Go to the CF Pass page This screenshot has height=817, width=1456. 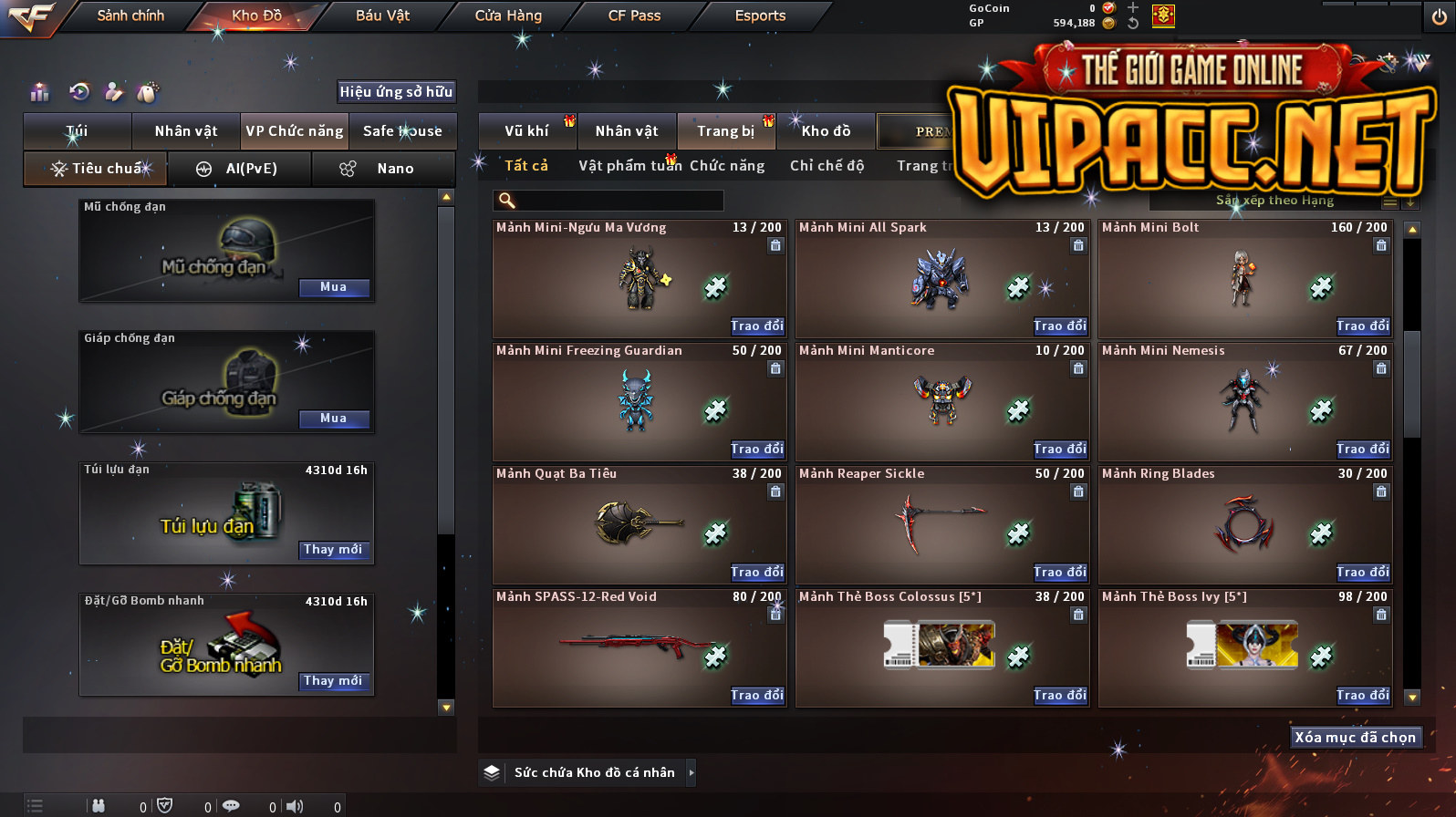click(x=634, y=16)
